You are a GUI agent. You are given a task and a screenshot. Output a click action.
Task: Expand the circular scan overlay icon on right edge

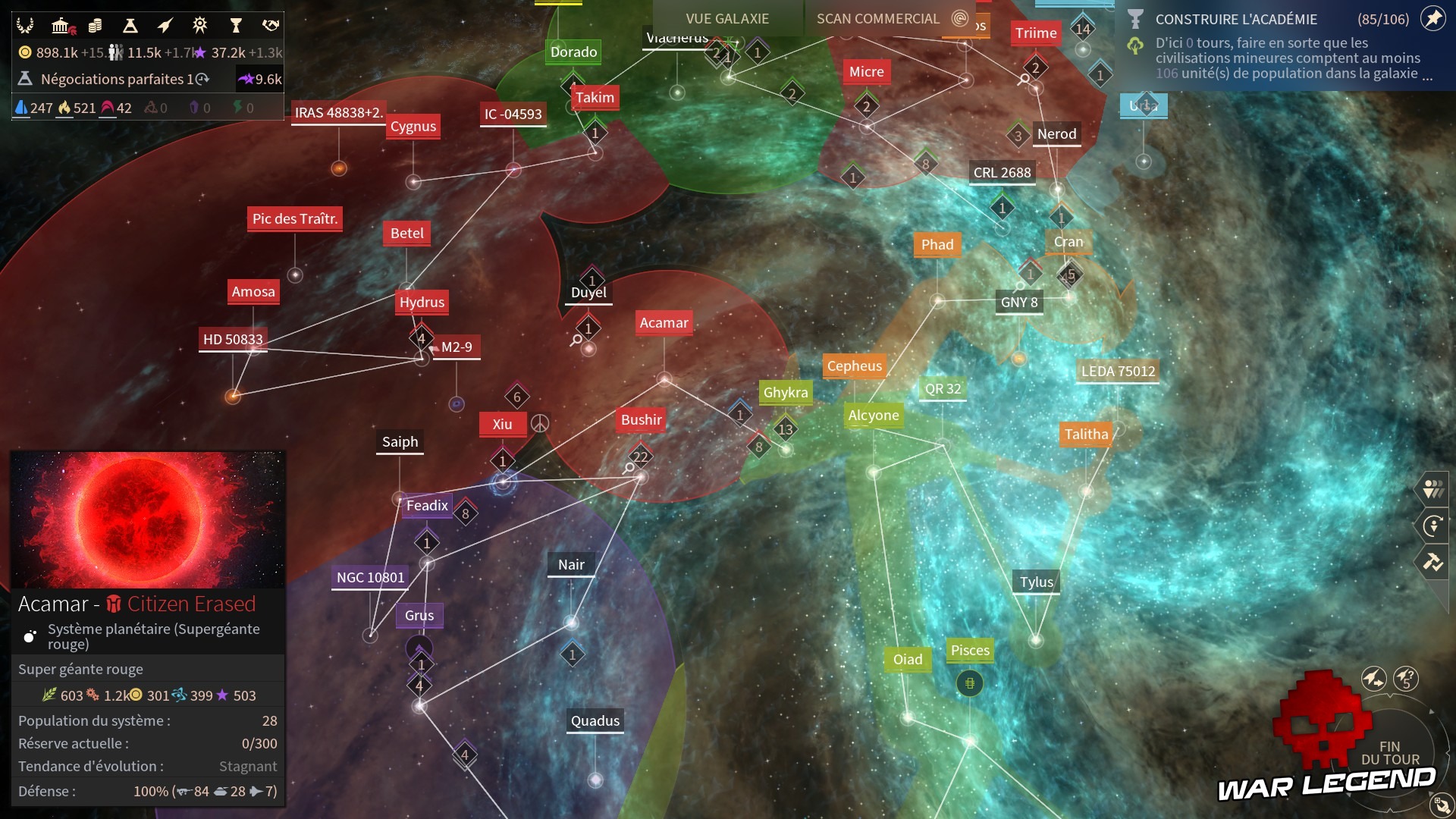click(x=1435, y=526)
